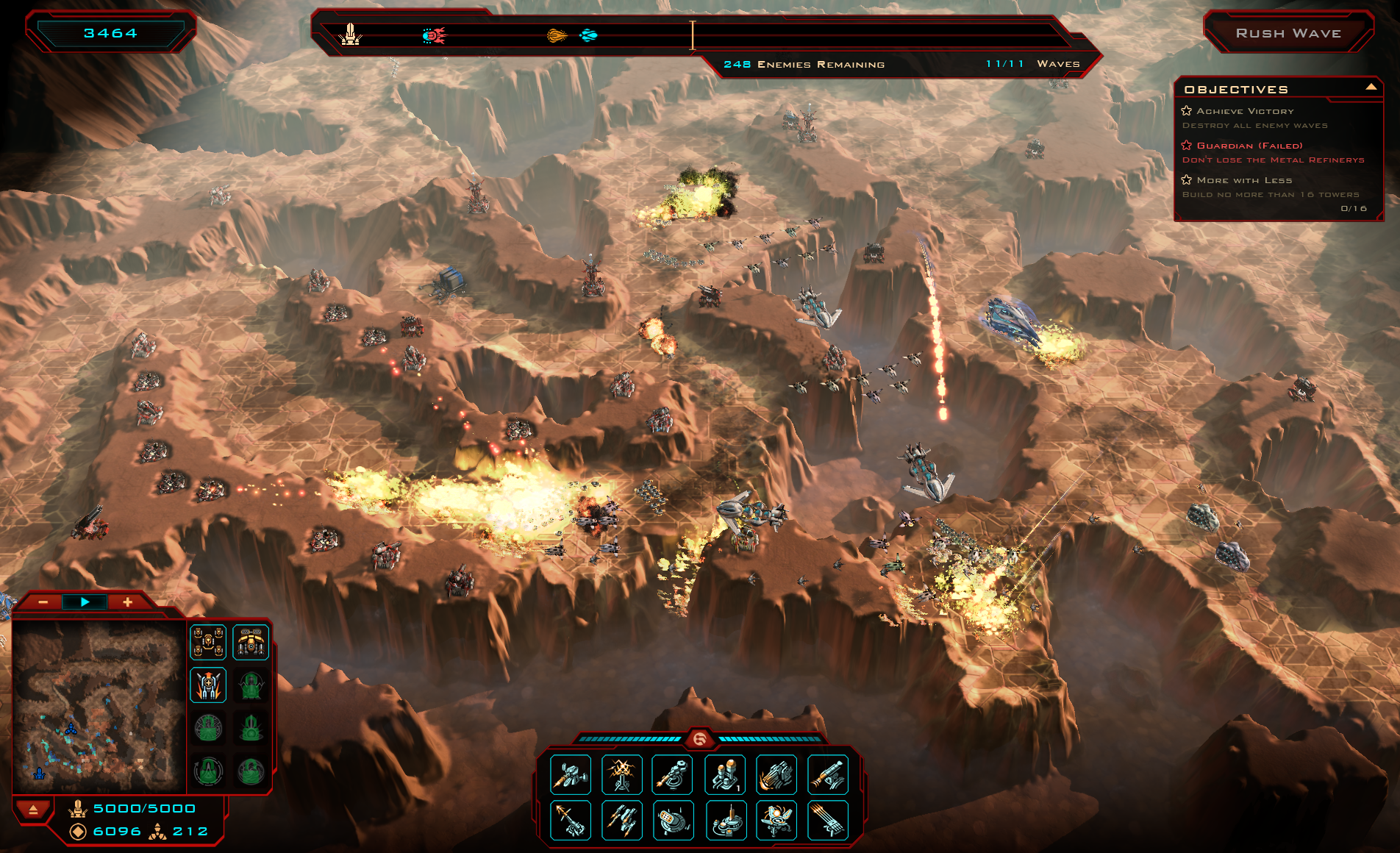Screen dimensions: 1400x853
Task: Click the red emblem above the tower bar
Action: click(699, 738)
